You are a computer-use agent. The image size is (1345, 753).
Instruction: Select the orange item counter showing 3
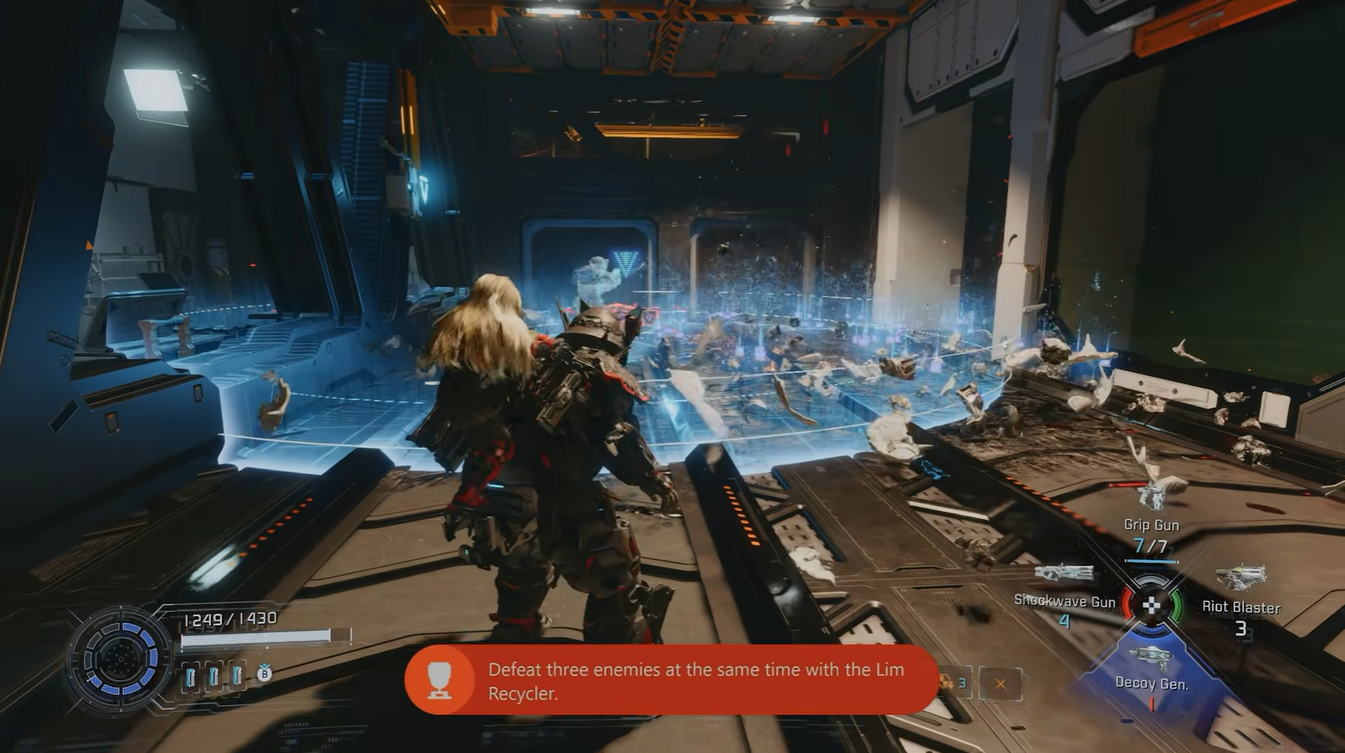point(953,683)
